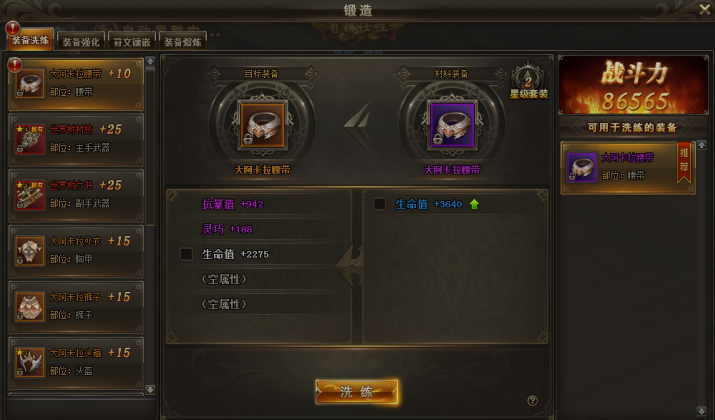Open the 装备强化 tab
Screen dimensions: 715x420
pos(79,43)
